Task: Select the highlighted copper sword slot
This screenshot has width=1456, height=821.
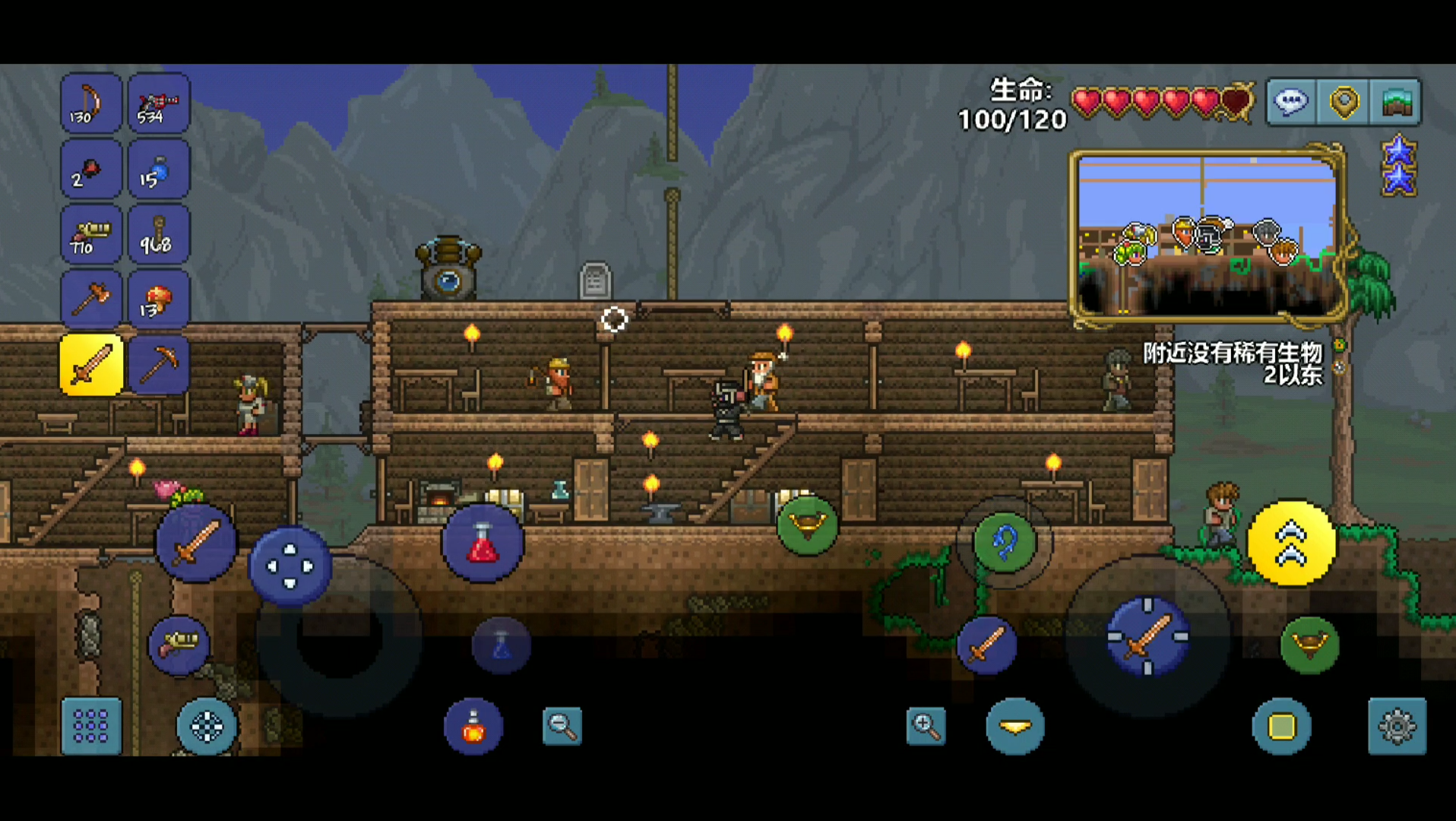Action: point(91,365)
